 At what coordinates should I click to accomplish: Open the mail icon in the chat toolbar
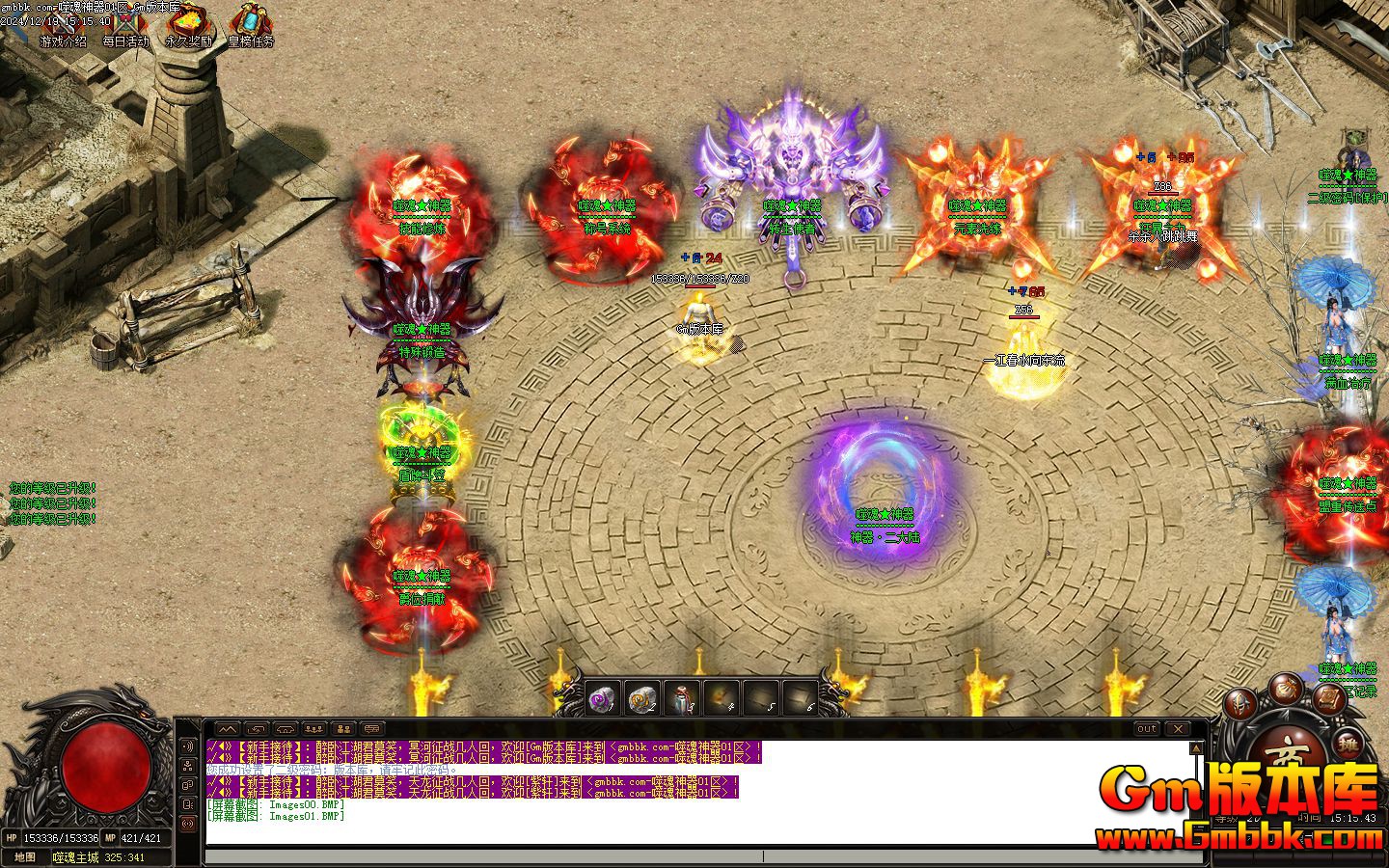[x=370, y=729]
